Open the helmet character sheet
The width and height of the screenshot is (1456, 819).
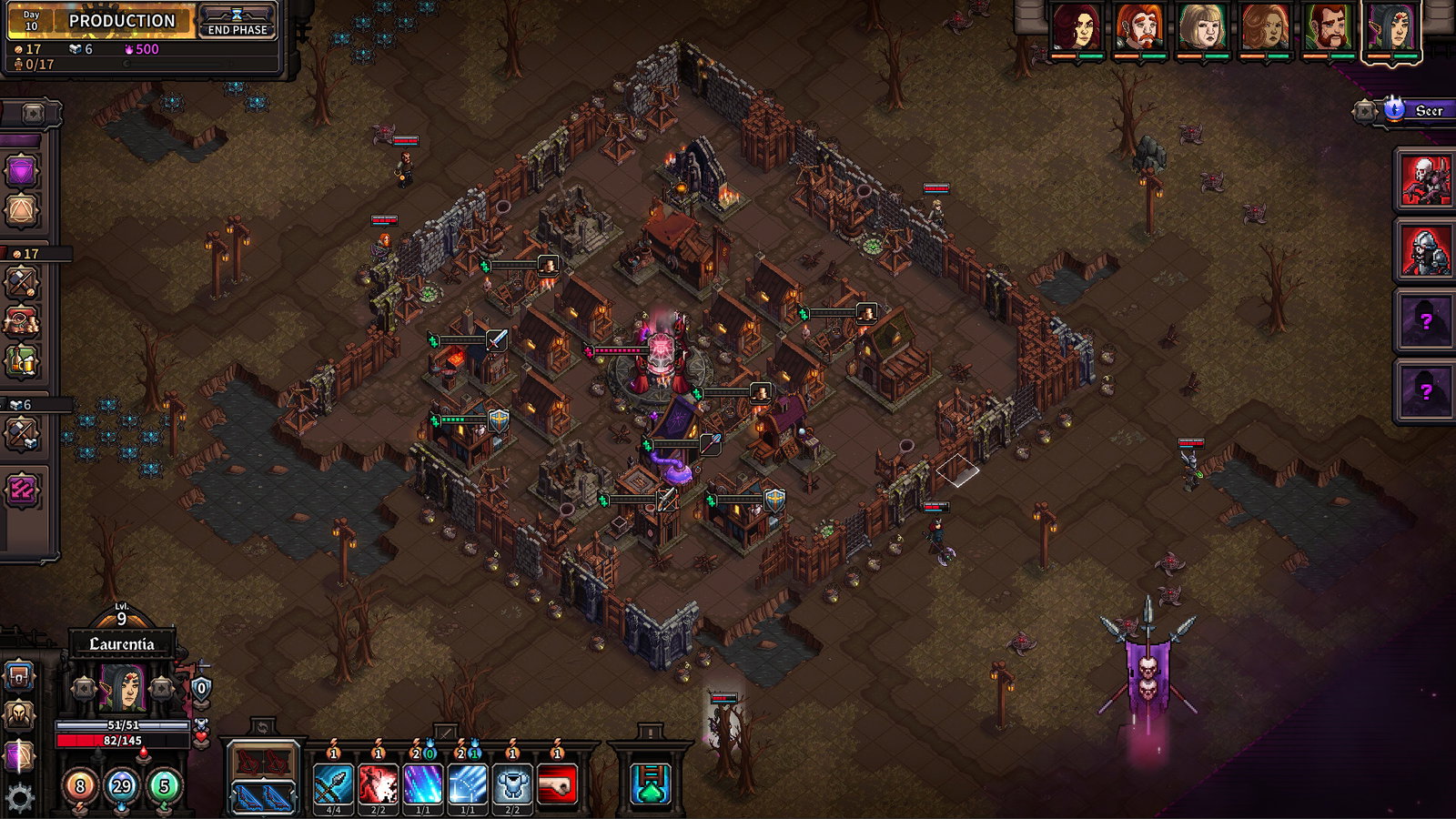(19, 715)
